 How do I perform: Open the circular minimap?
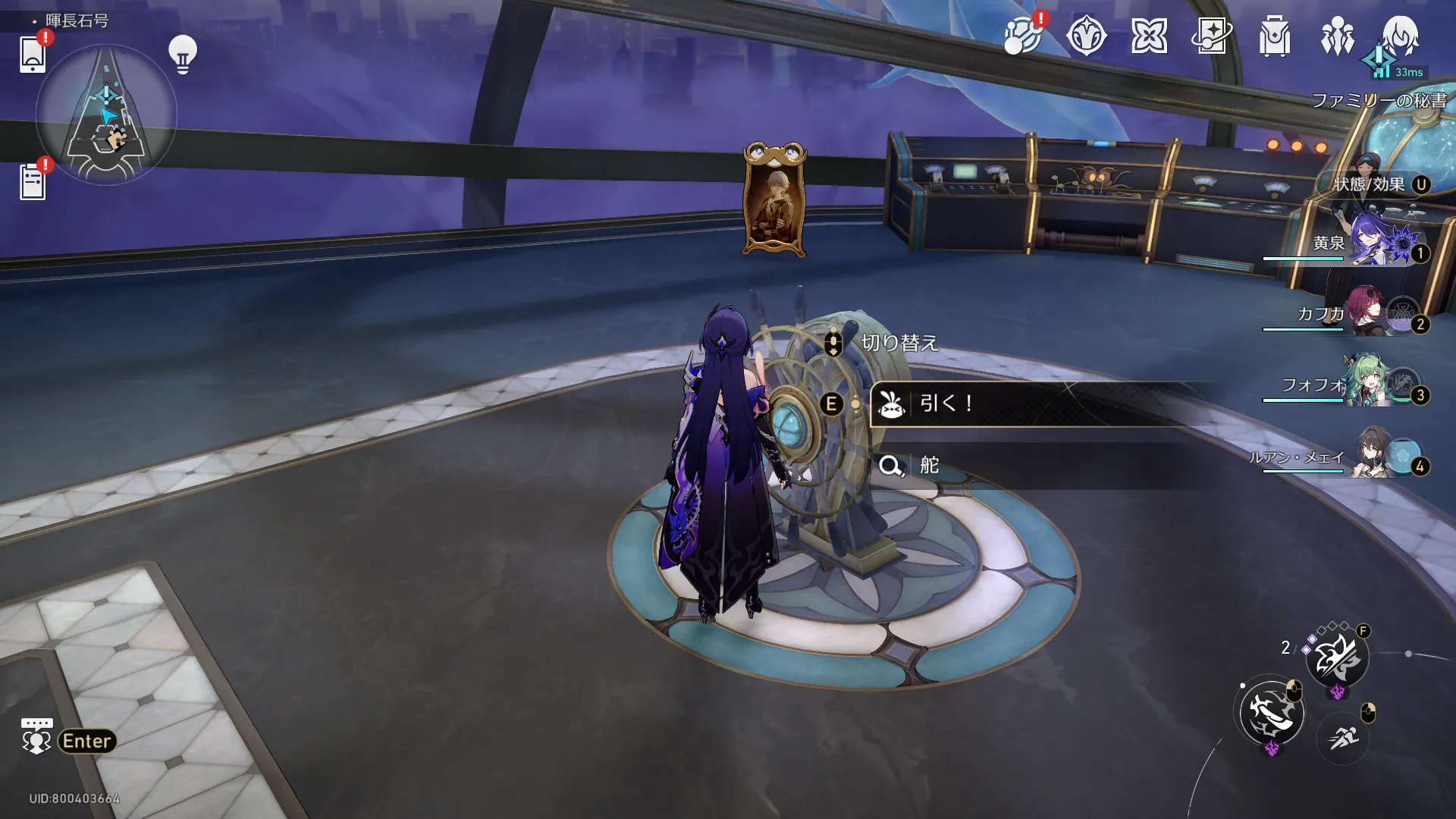coord(106,115)
